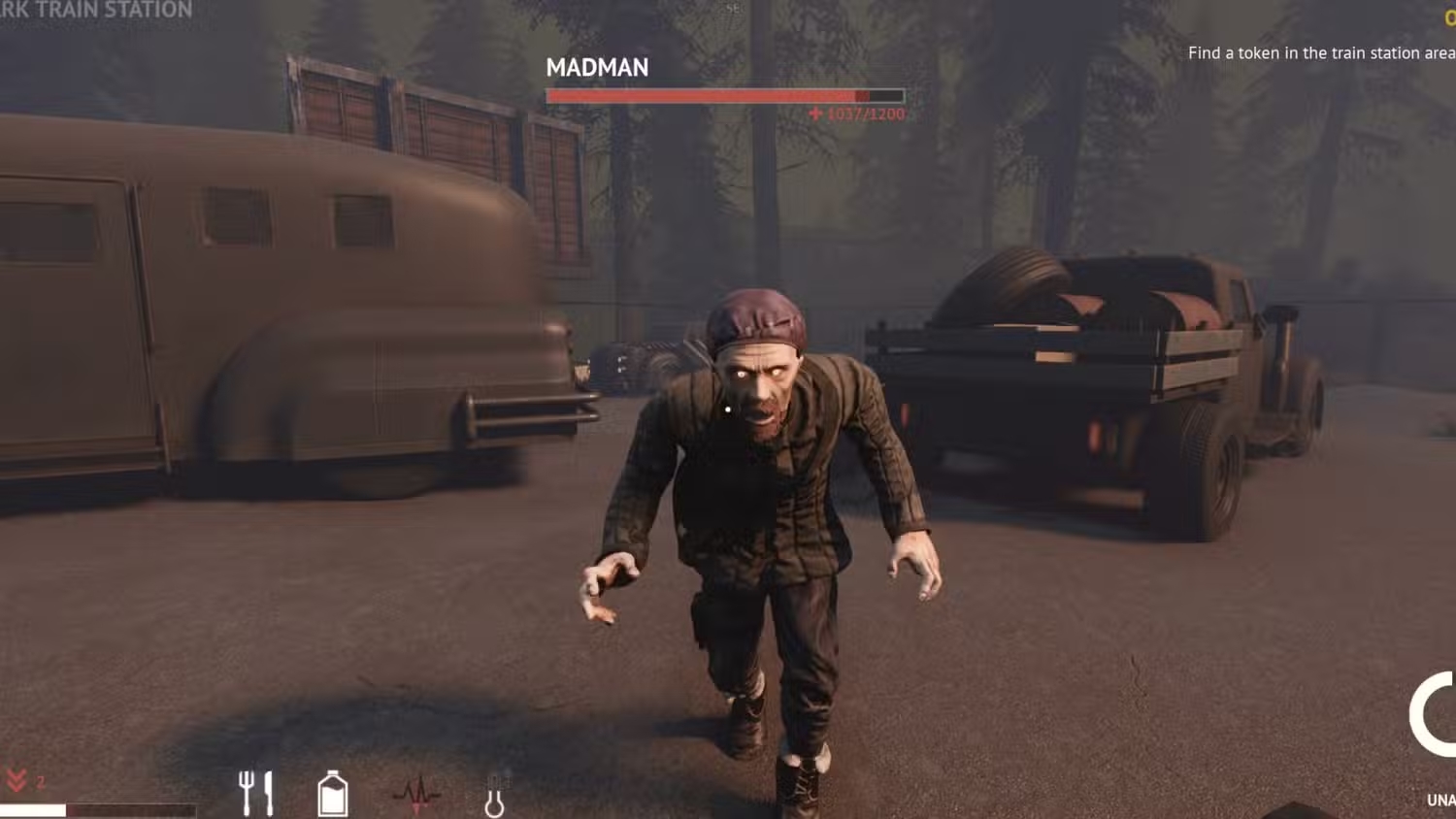Click the red double-chevron debuff icon

[x=17, y=781]
